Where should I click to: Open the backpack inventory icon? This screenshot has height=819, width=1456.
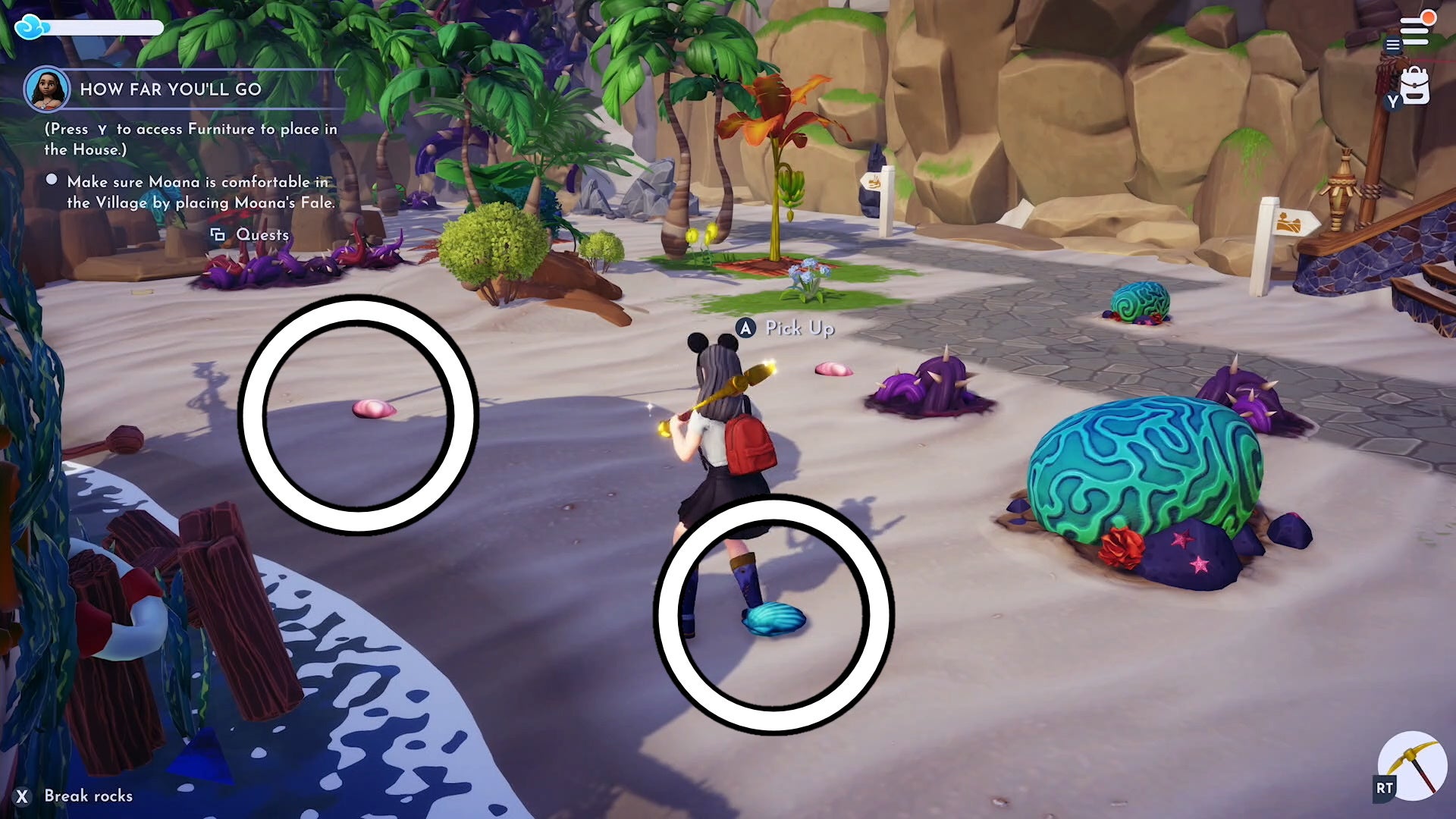(x=1415, y=85)
